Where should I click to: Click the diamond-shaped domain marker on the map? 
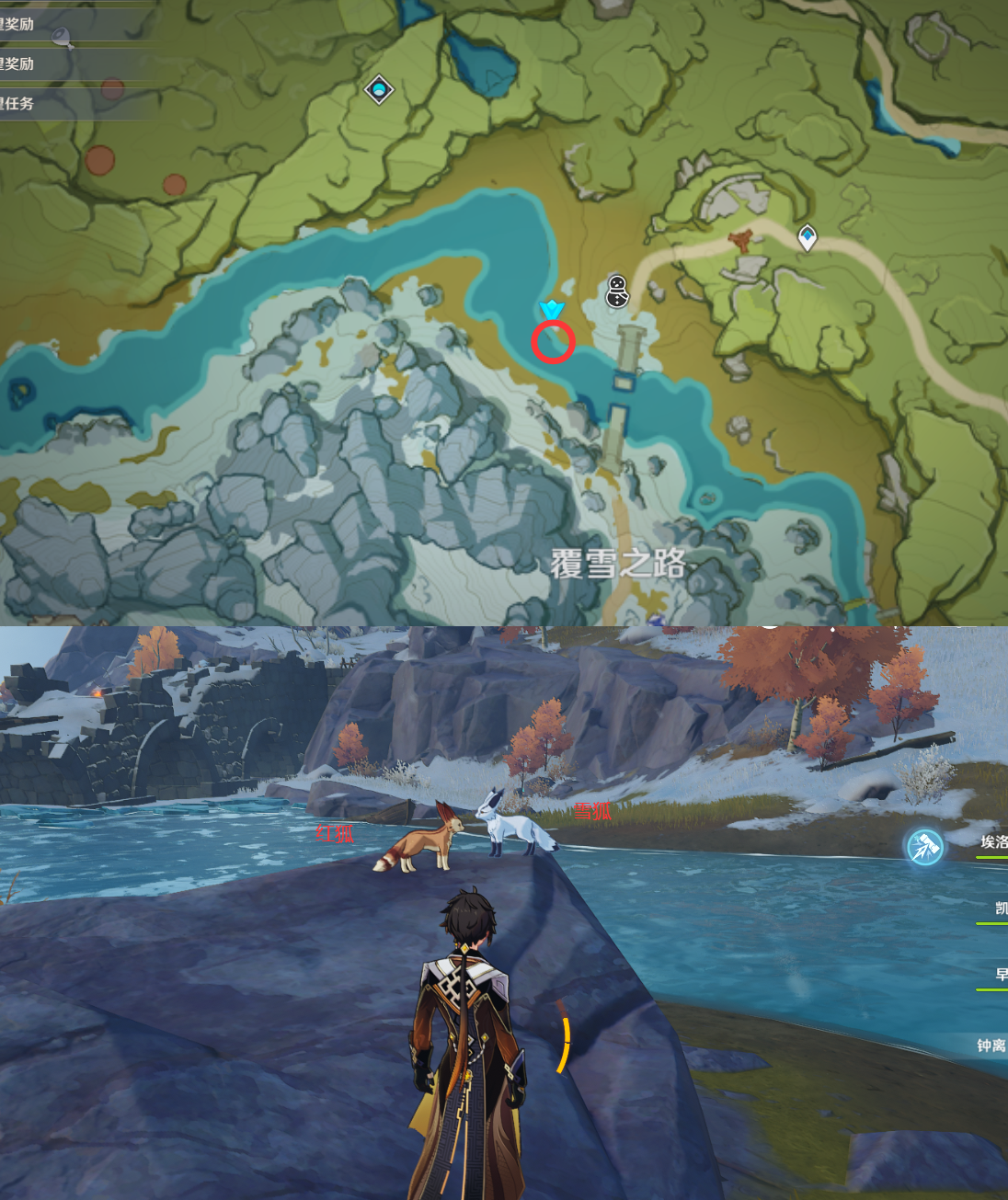coord(379,90)
